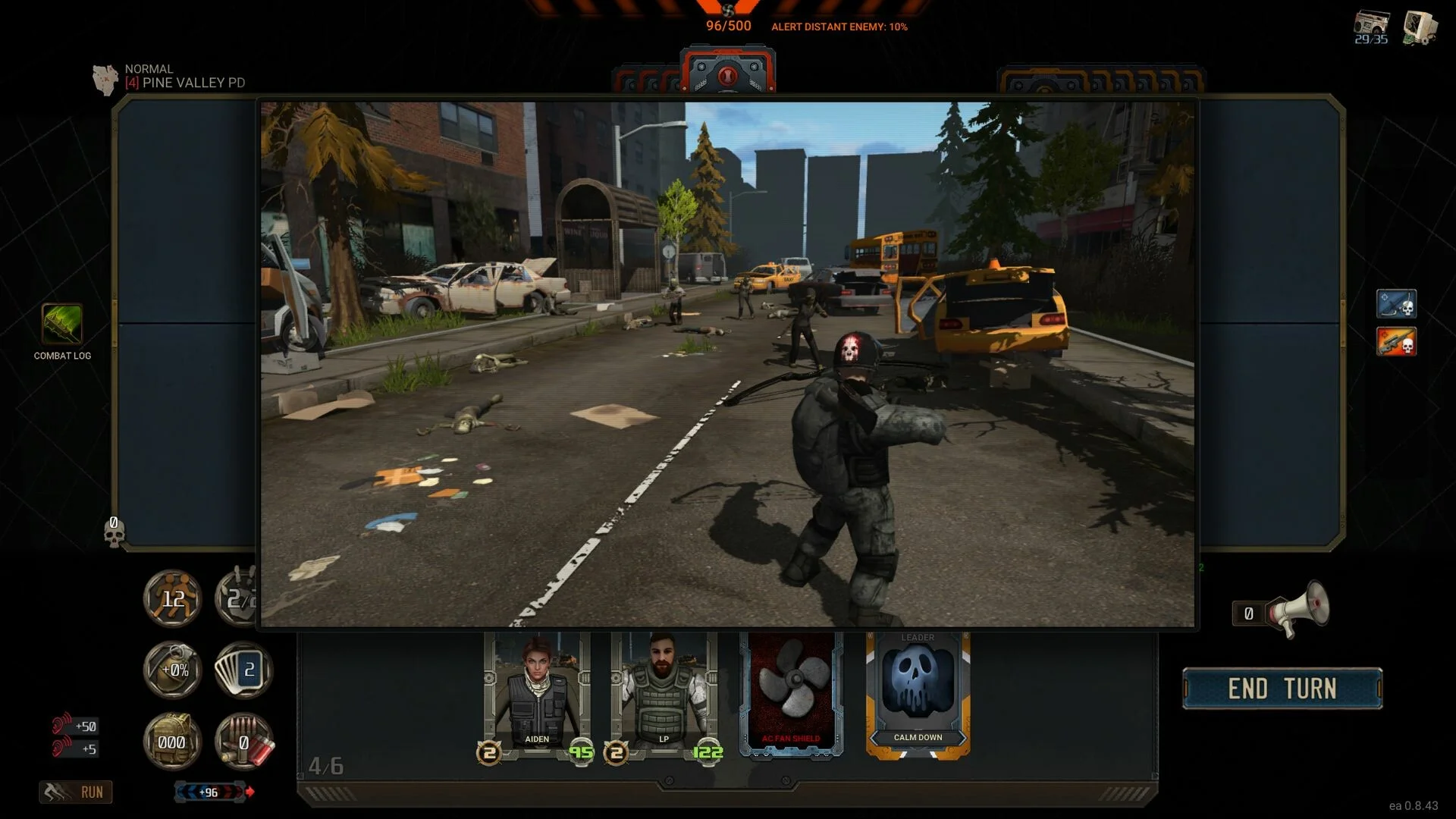
Task: Select the blue weapon skull objective icon
Action: point(1395,303)
